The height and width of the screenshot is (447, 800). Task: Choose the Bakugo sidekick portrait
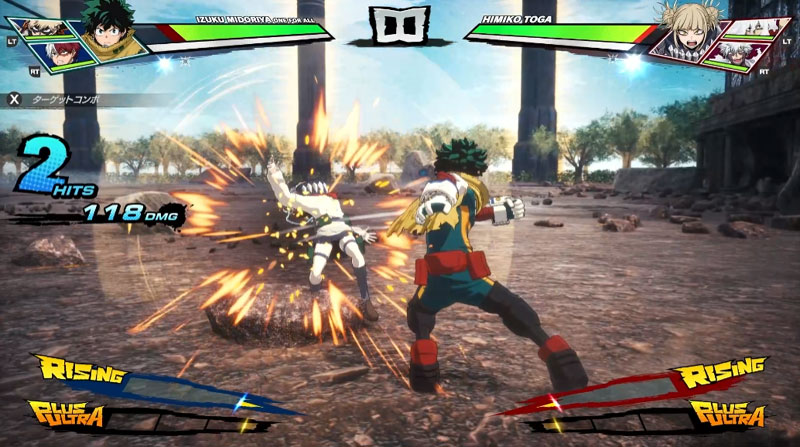tap(42, 26)
